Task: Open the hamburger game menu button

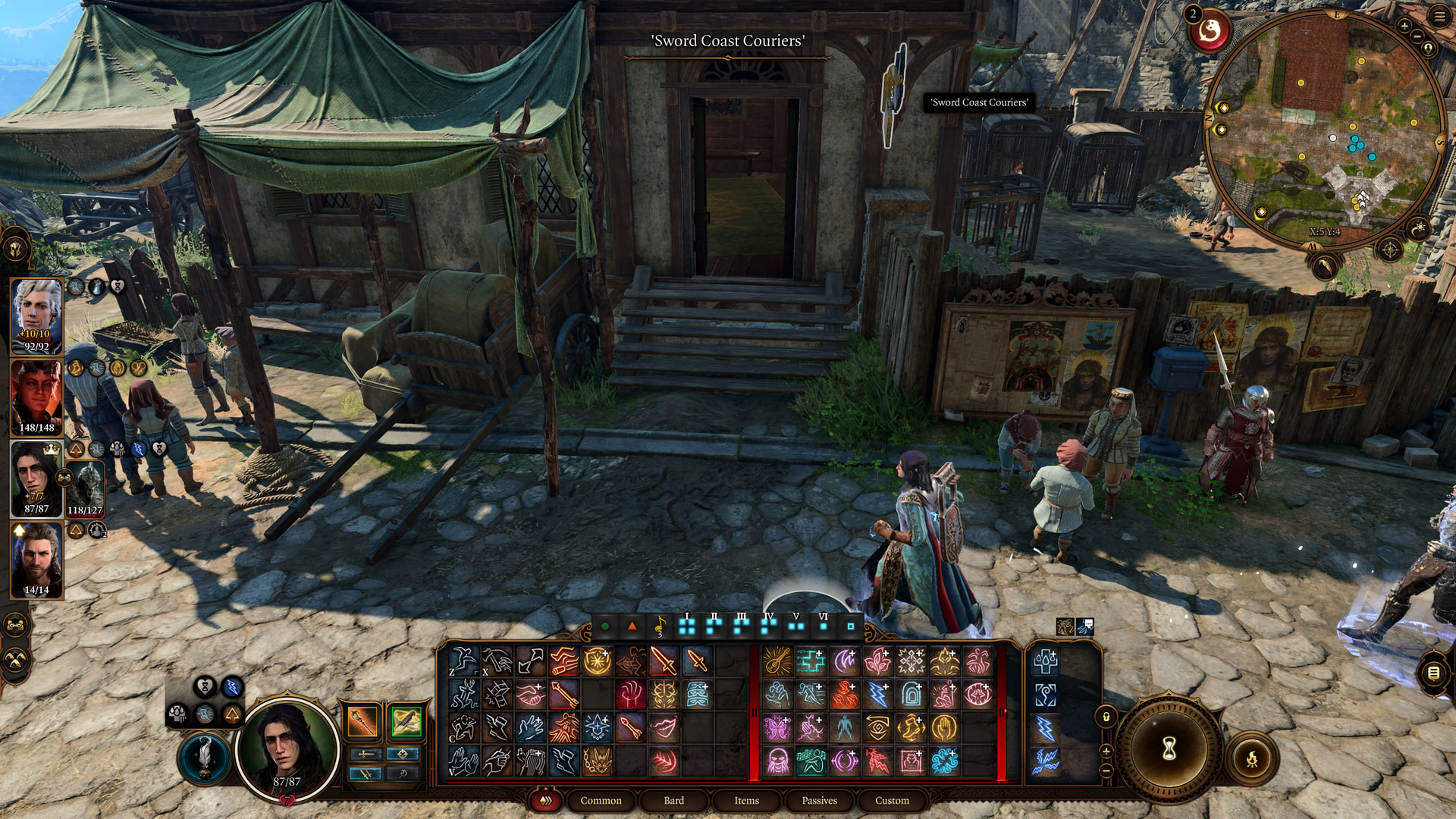Action: (x=1439, y=17)
